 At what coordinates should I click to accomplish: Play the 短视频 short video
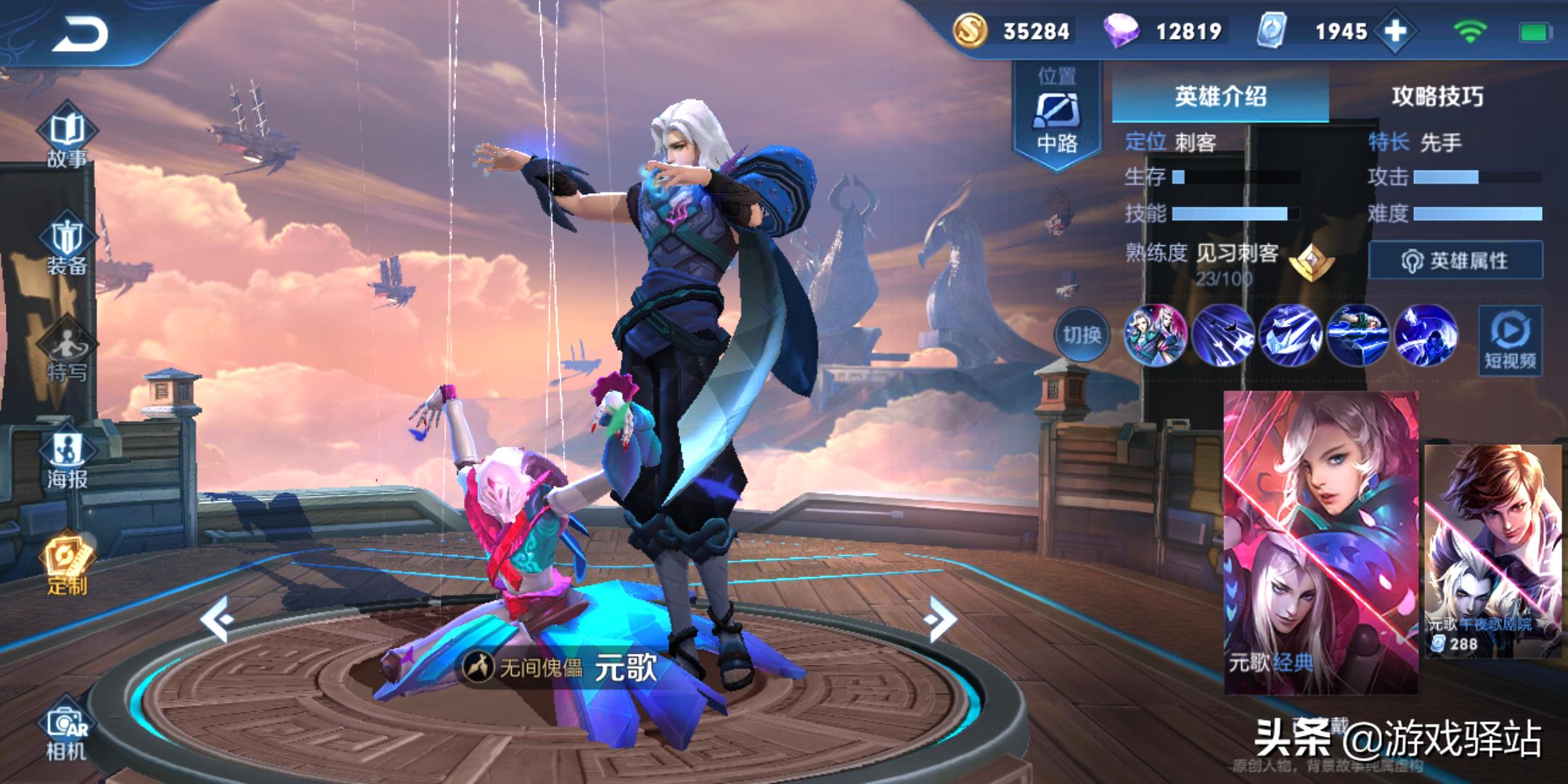1510,340
